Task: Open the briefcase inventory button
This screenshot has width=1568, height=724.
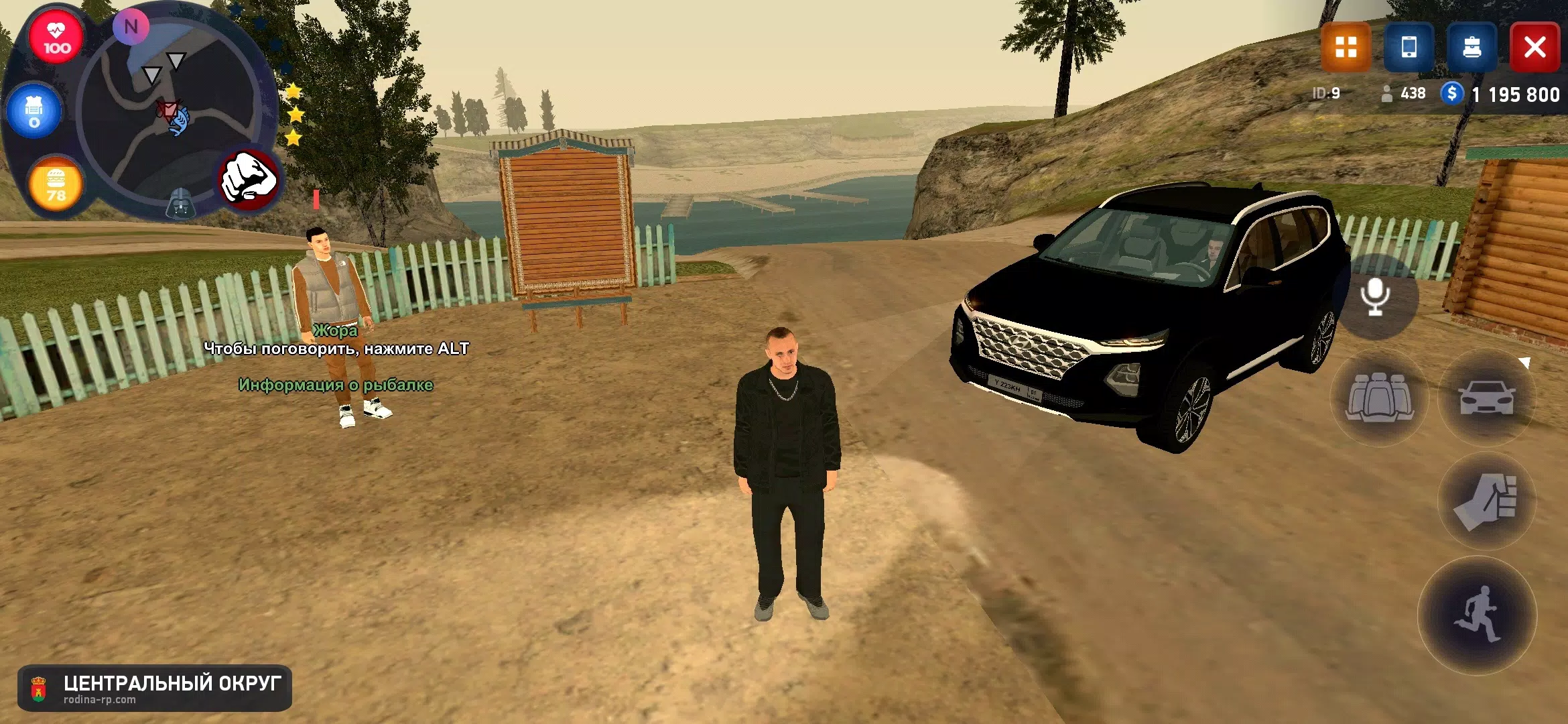Action: pyautogui.click(x=1472, y=48)
